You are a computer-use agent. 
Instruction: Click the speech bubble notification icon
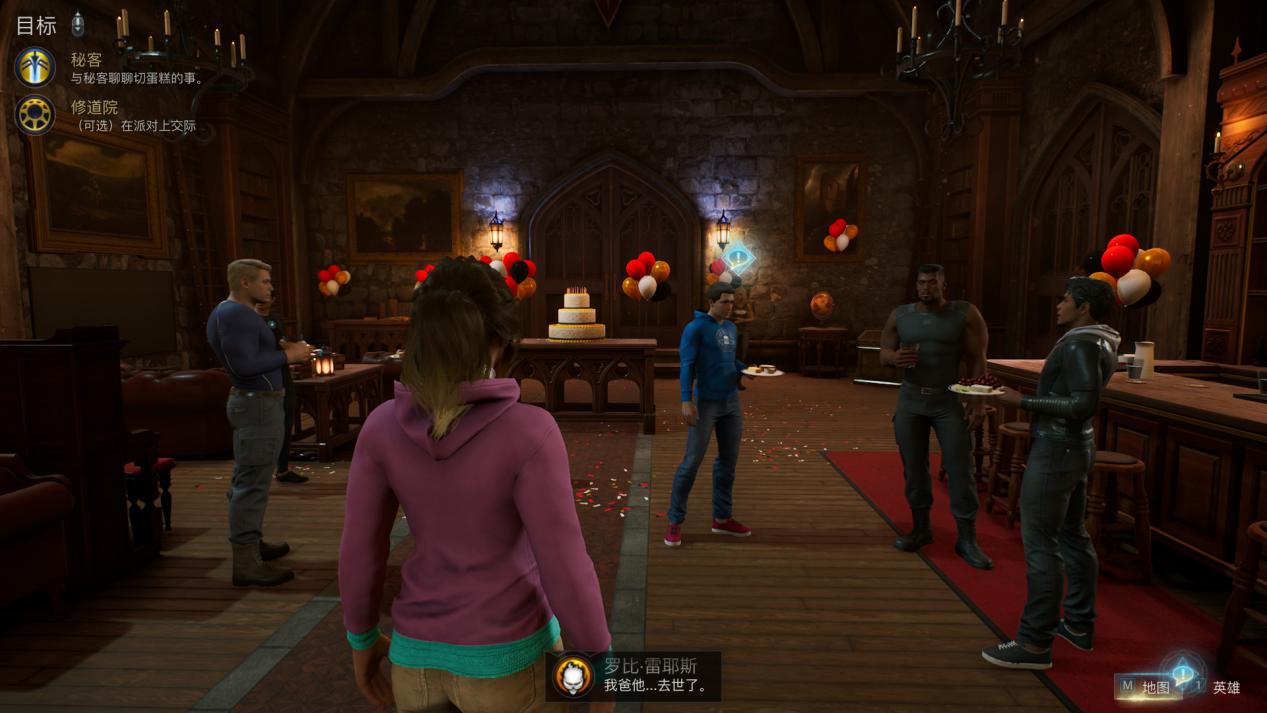1183,673
